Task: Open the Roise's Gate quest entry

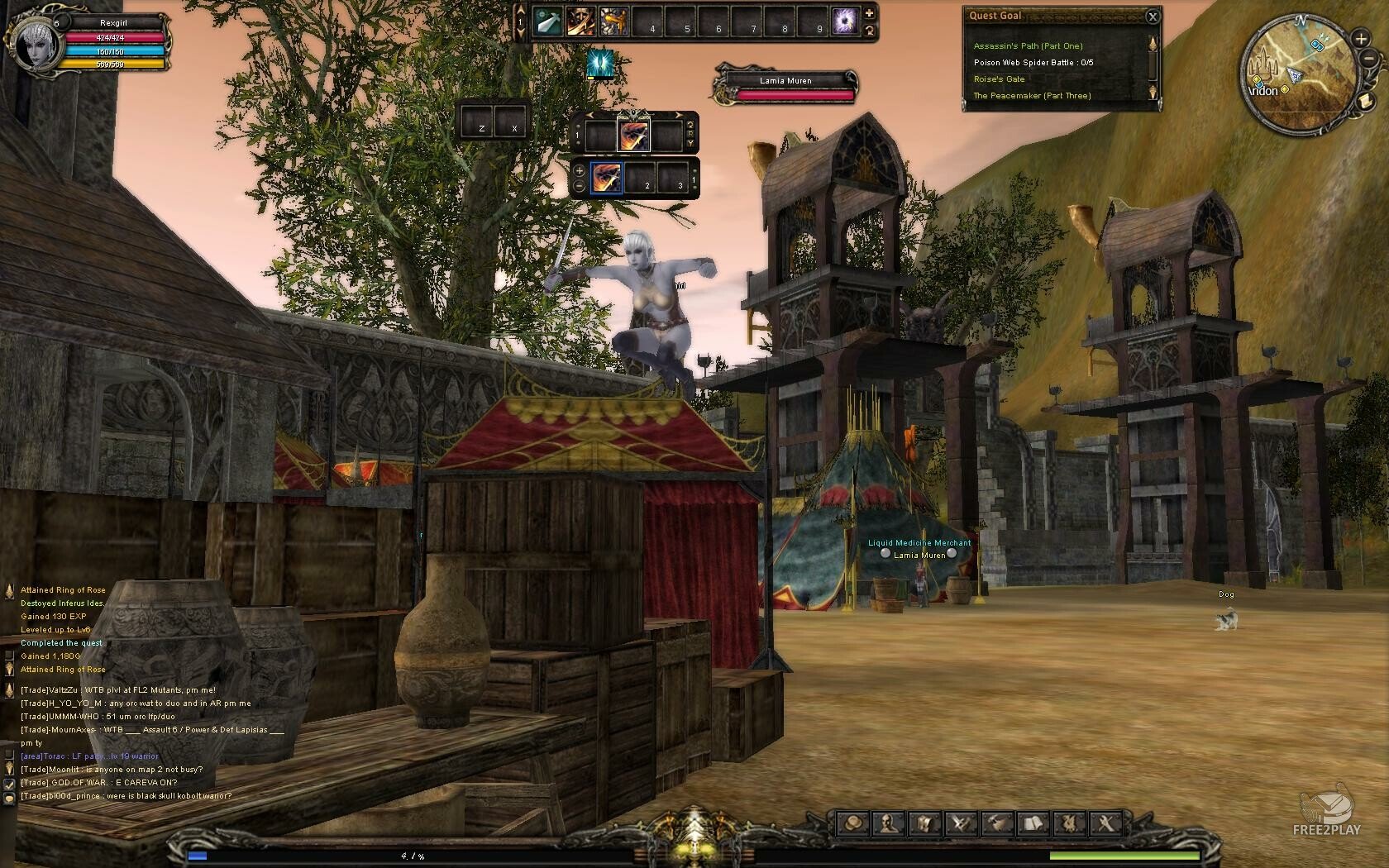Action: coord(999,79)
